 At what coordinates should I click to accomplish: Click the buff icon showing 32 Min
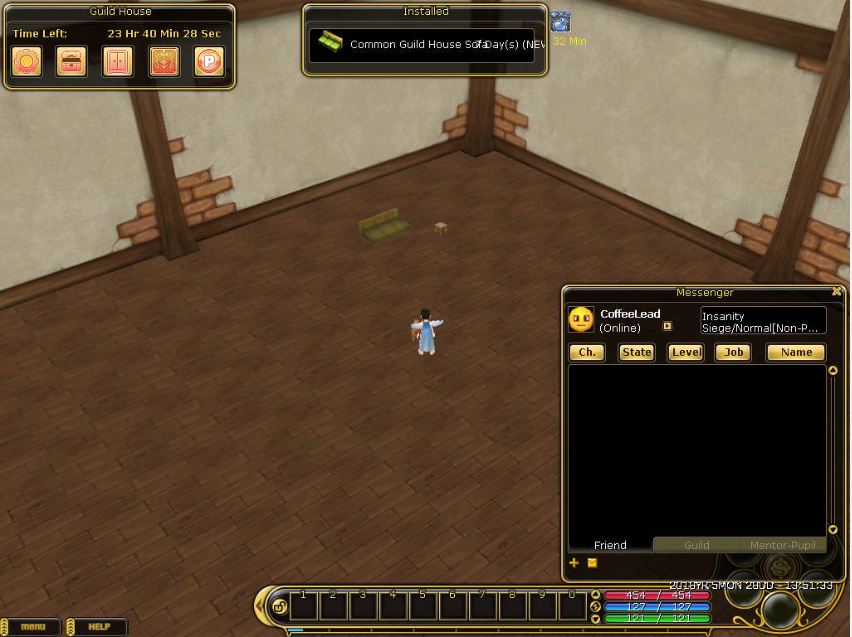coord(561,22)
